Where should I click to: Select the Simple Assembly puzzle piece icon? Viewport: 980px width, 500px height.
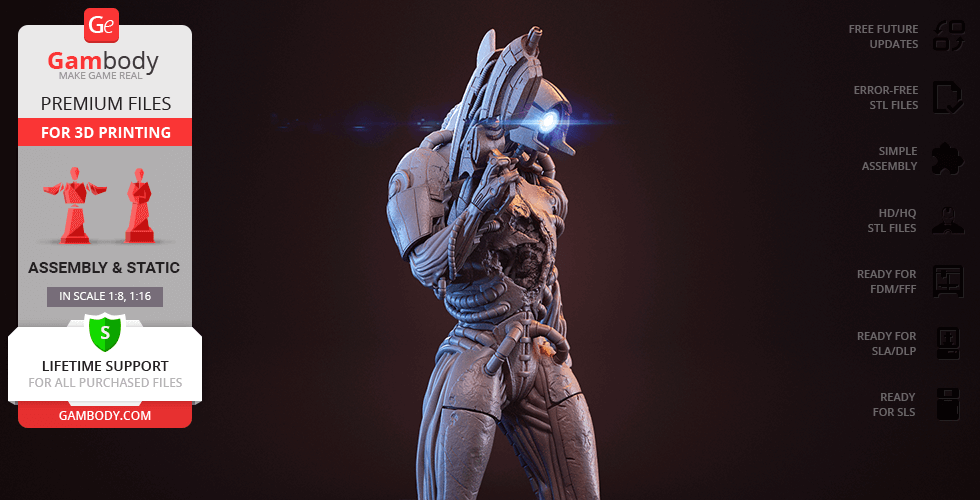948,158
